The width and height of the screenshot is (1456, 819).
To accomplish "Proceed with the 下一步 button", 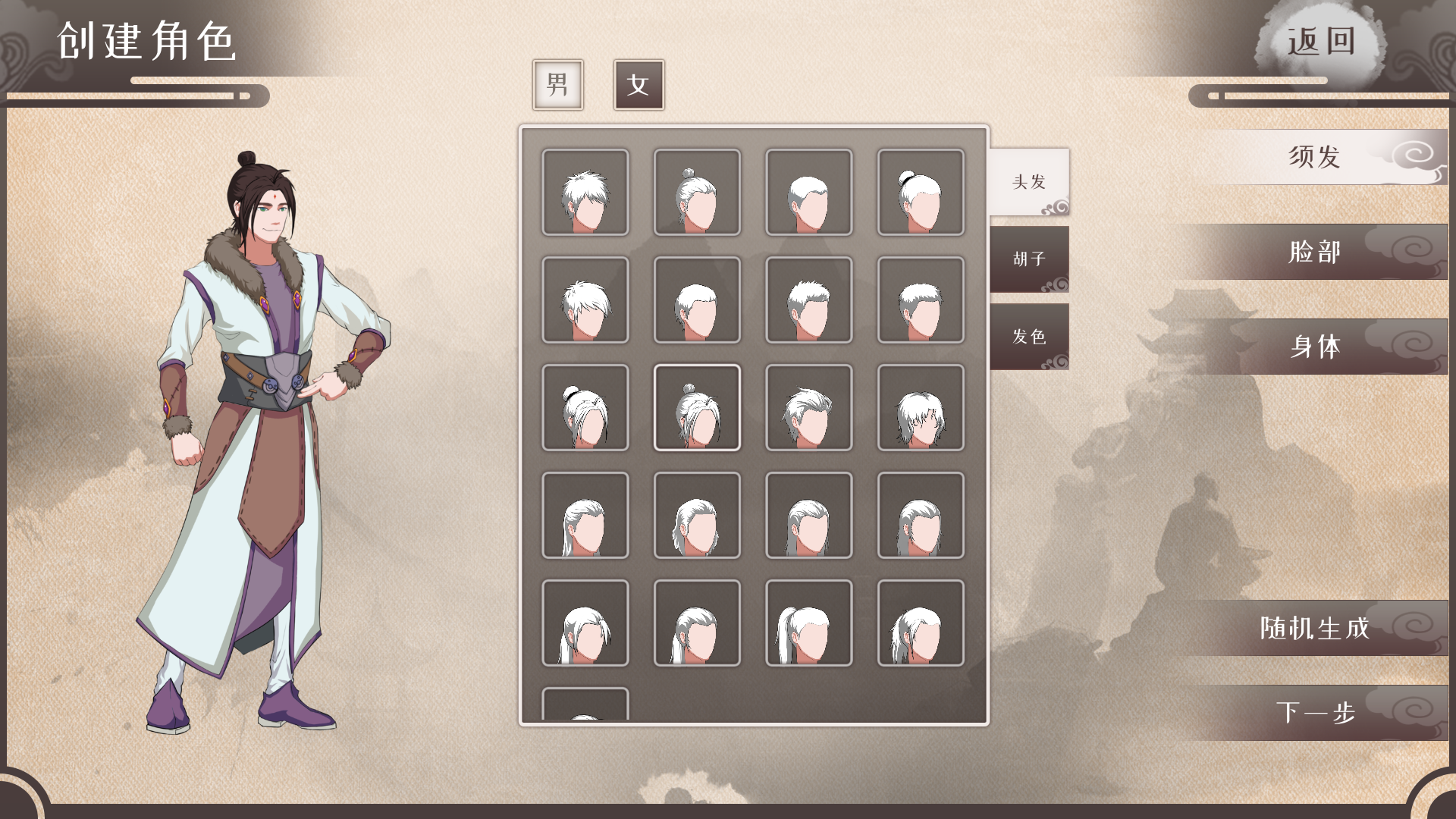I will click(x=1315, y=713).
